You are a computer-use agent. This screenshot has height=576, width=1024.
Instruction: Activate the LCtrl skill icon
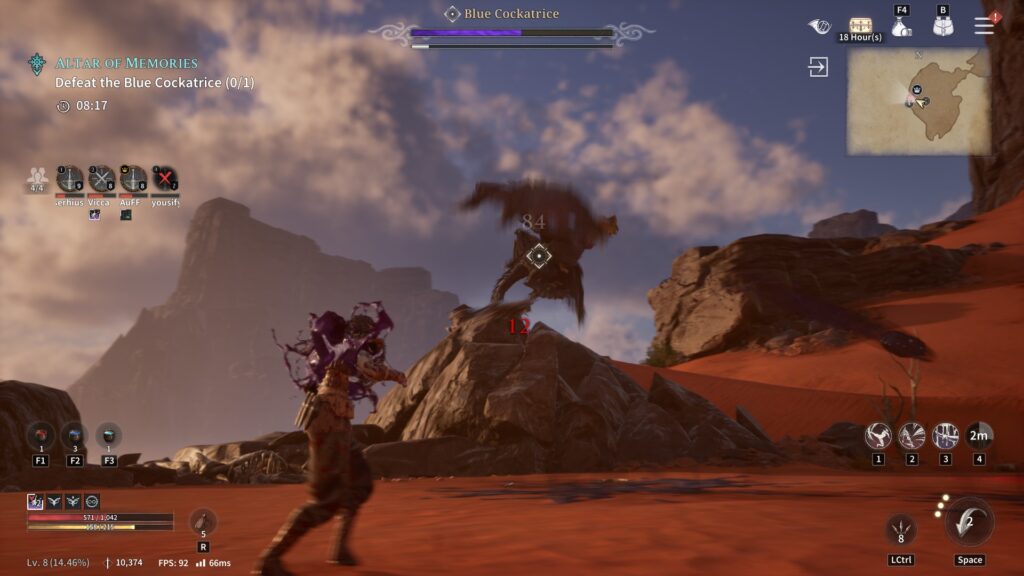point(901,529)
